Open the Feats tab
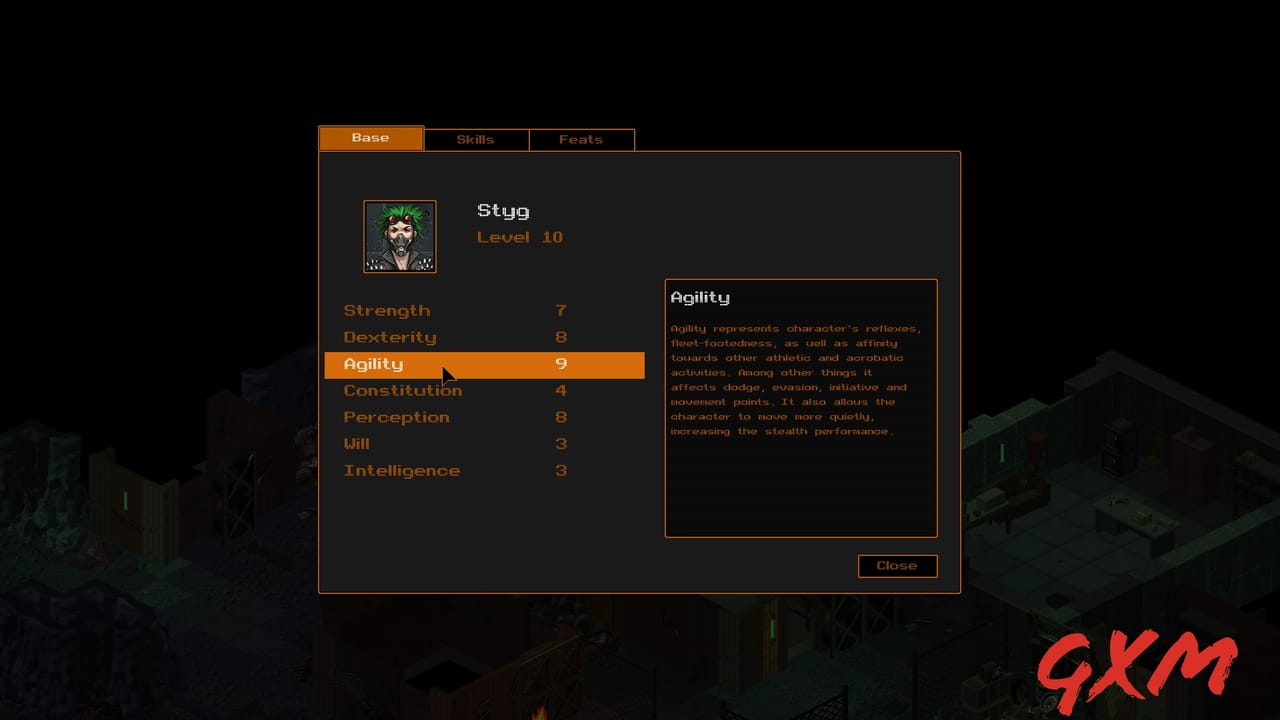This screenshot has width=1280, height=720. pos(581,139)
